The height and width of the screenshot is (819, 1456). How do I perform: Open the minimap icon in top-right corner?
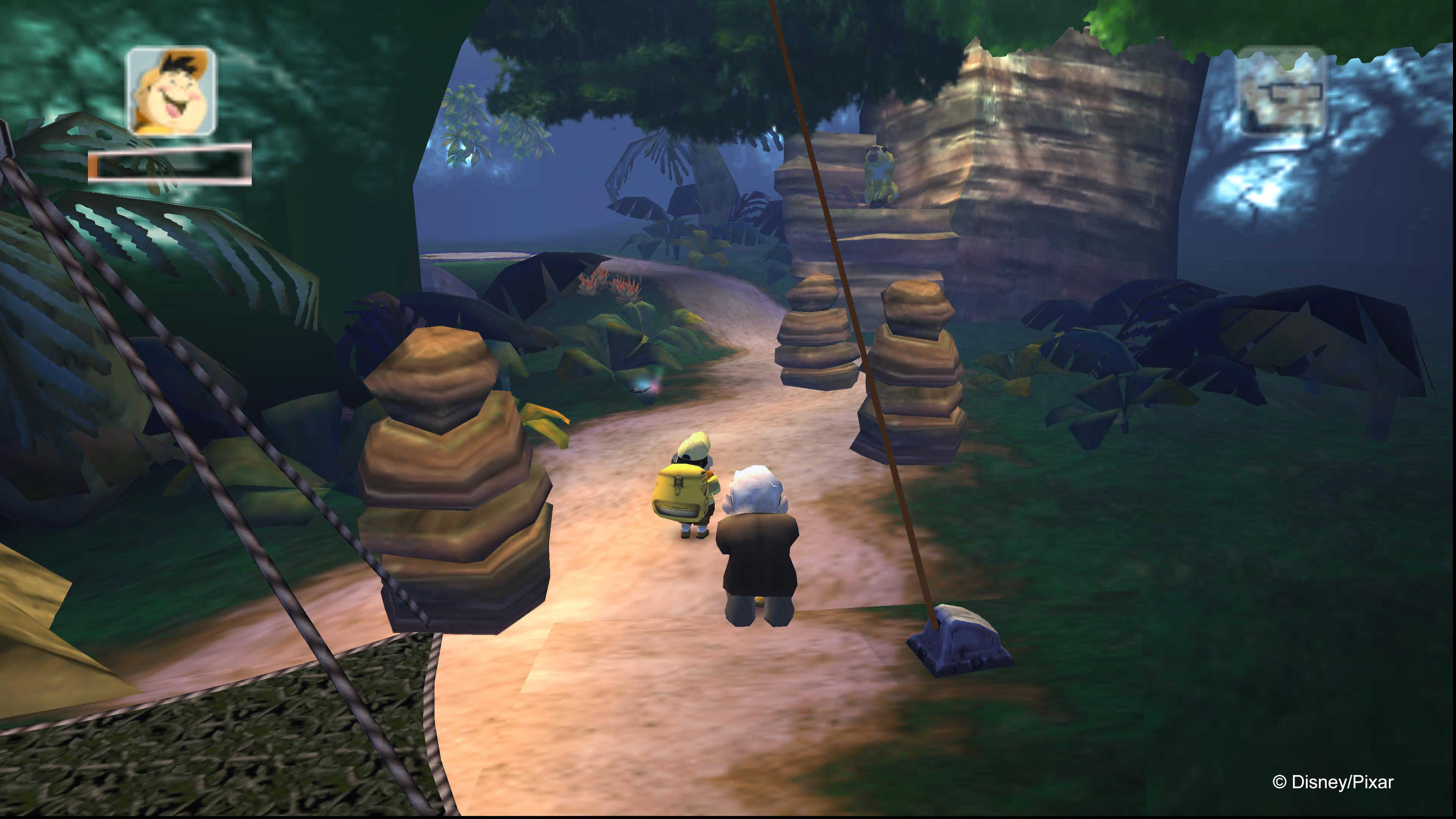1286,96
